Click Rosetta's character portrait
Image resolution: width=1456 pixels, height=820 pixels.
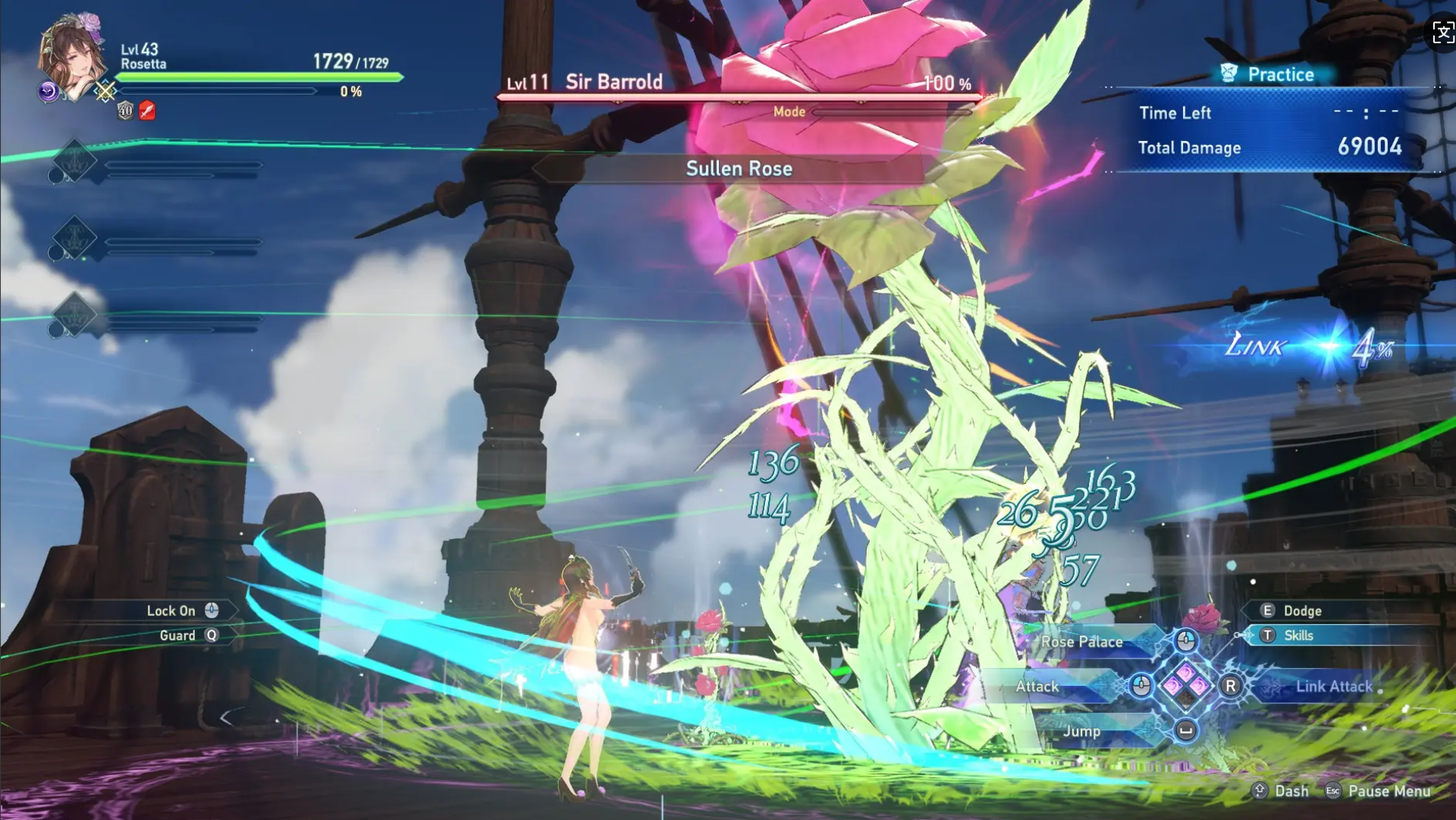[x=74, y=55]
